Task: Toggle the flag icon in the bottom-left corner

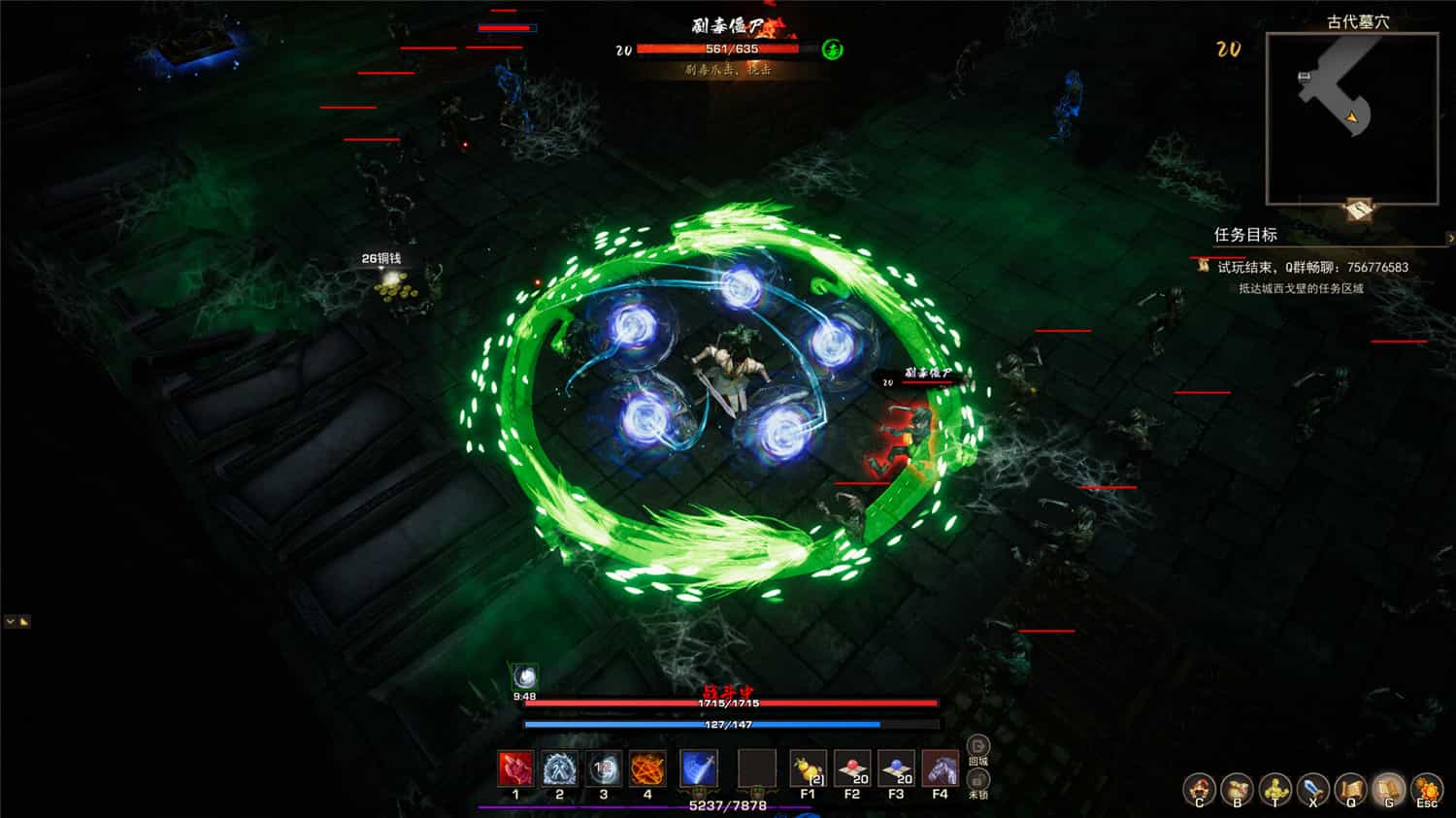Action: [x=24, y=619]
